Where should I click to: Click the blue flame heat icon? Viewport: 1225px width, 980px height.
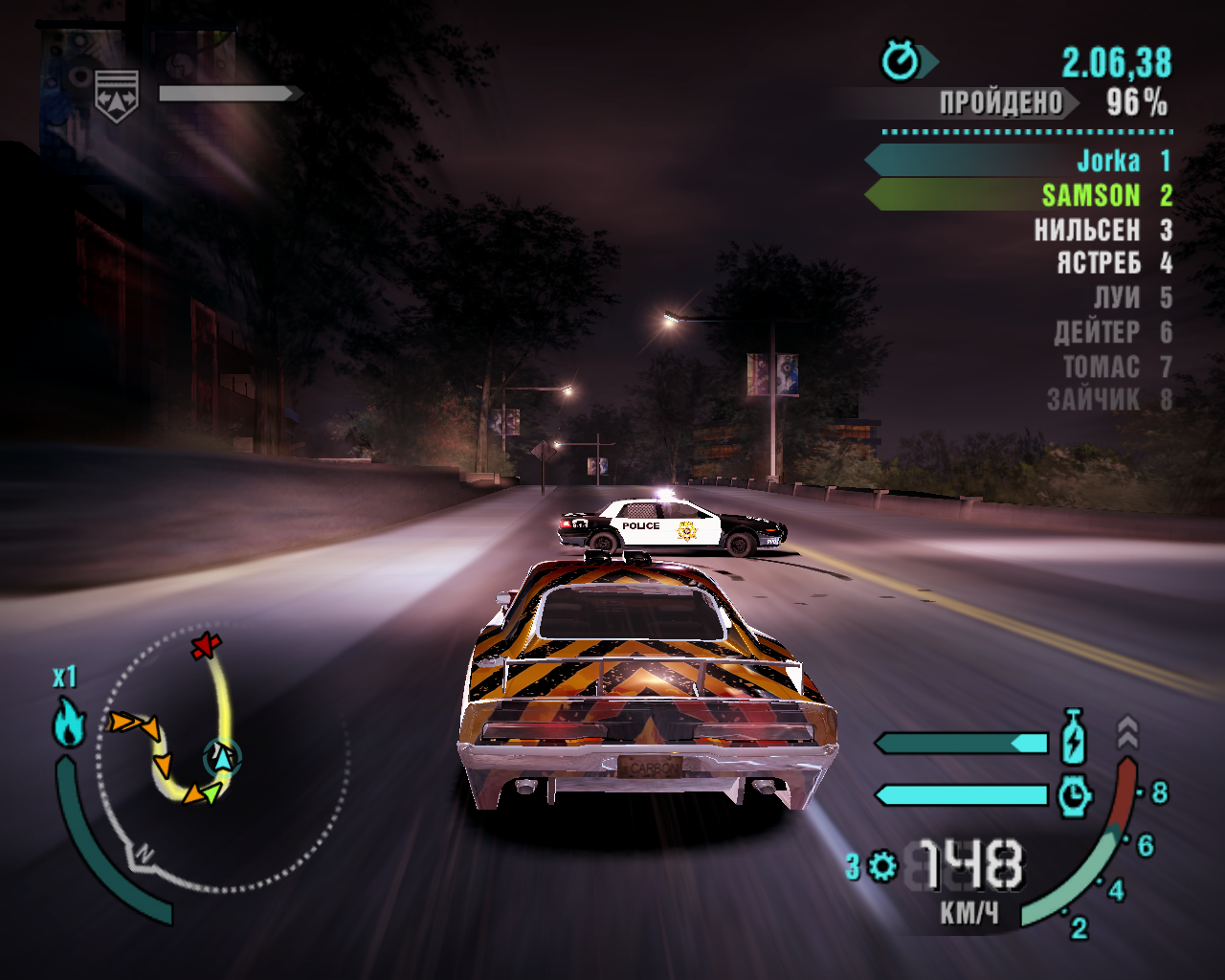point(69,723)
